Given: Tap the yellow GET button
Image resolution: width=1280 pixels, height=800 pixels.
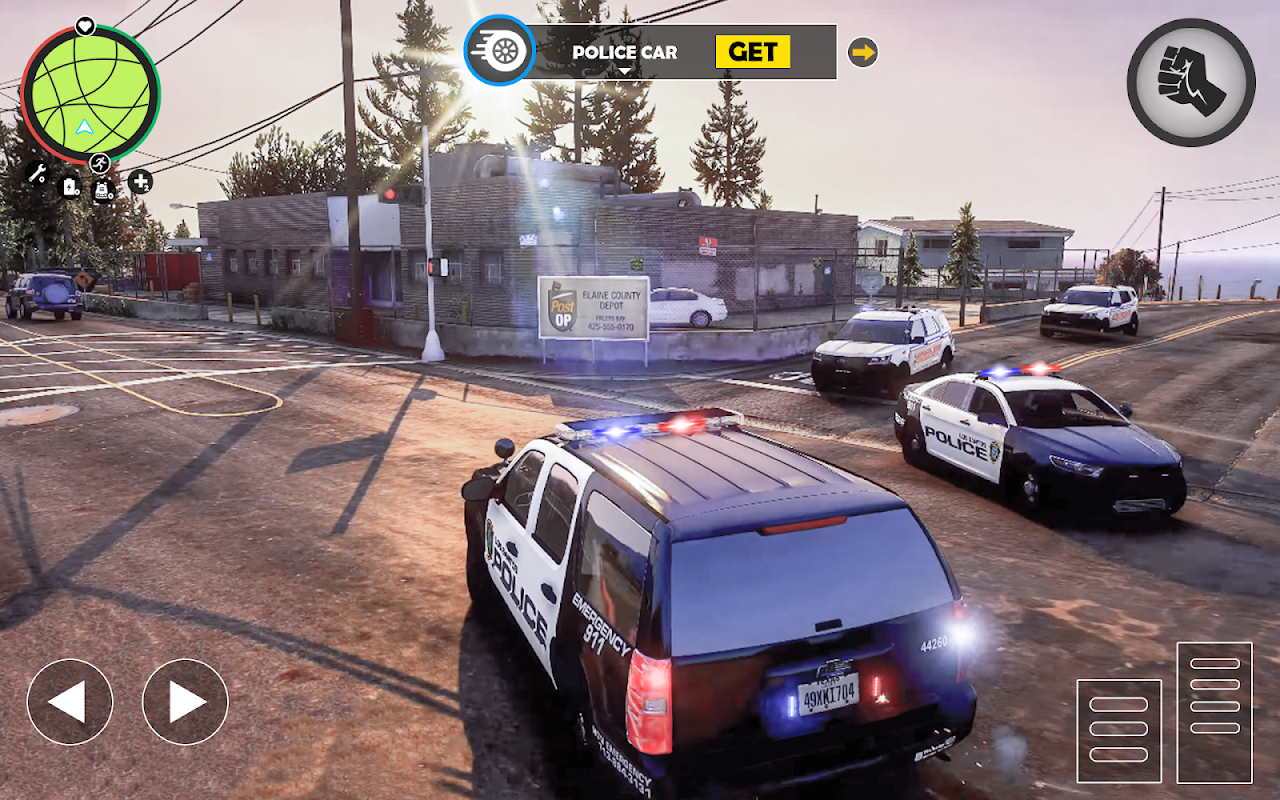Looking at the screenshot, I should [752, 52].
